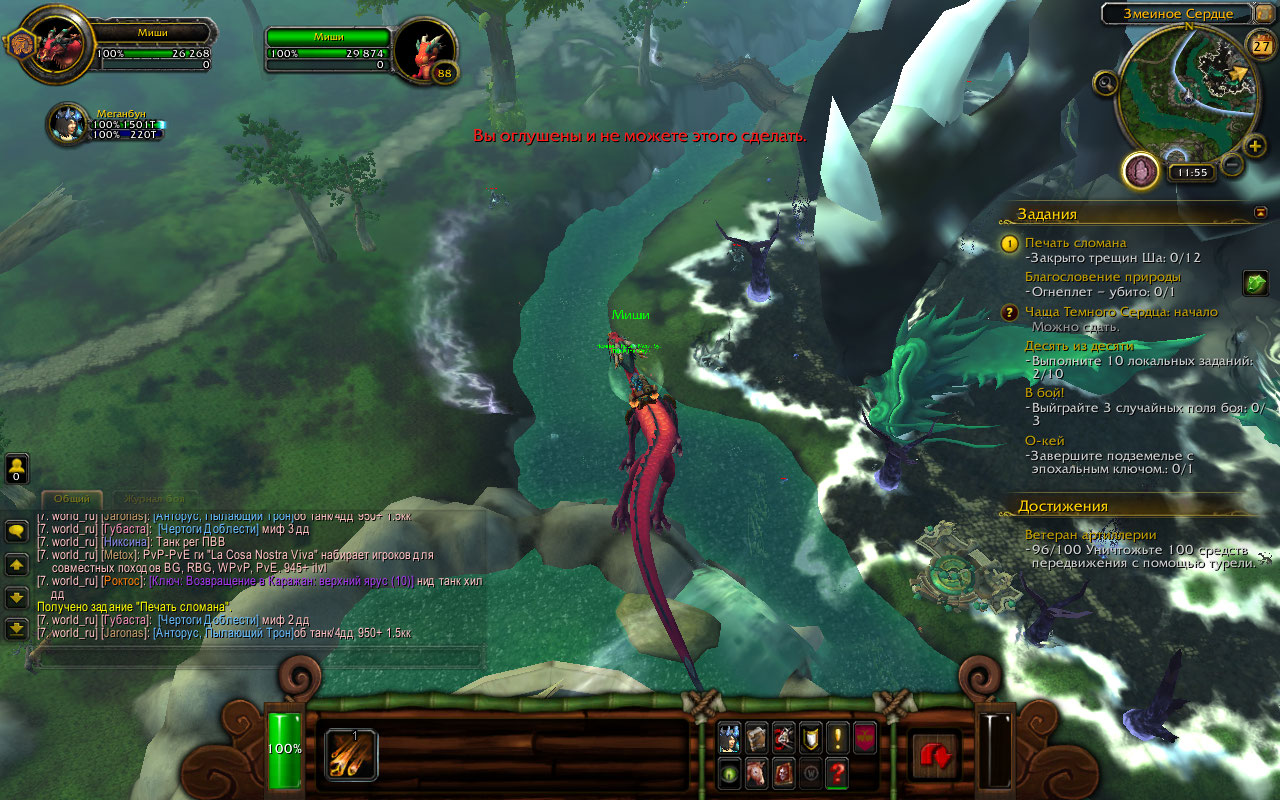This screenshot has width=1280, height=800.
Task: Zoom in the minimap with plus button
Action: [1255, 147]
